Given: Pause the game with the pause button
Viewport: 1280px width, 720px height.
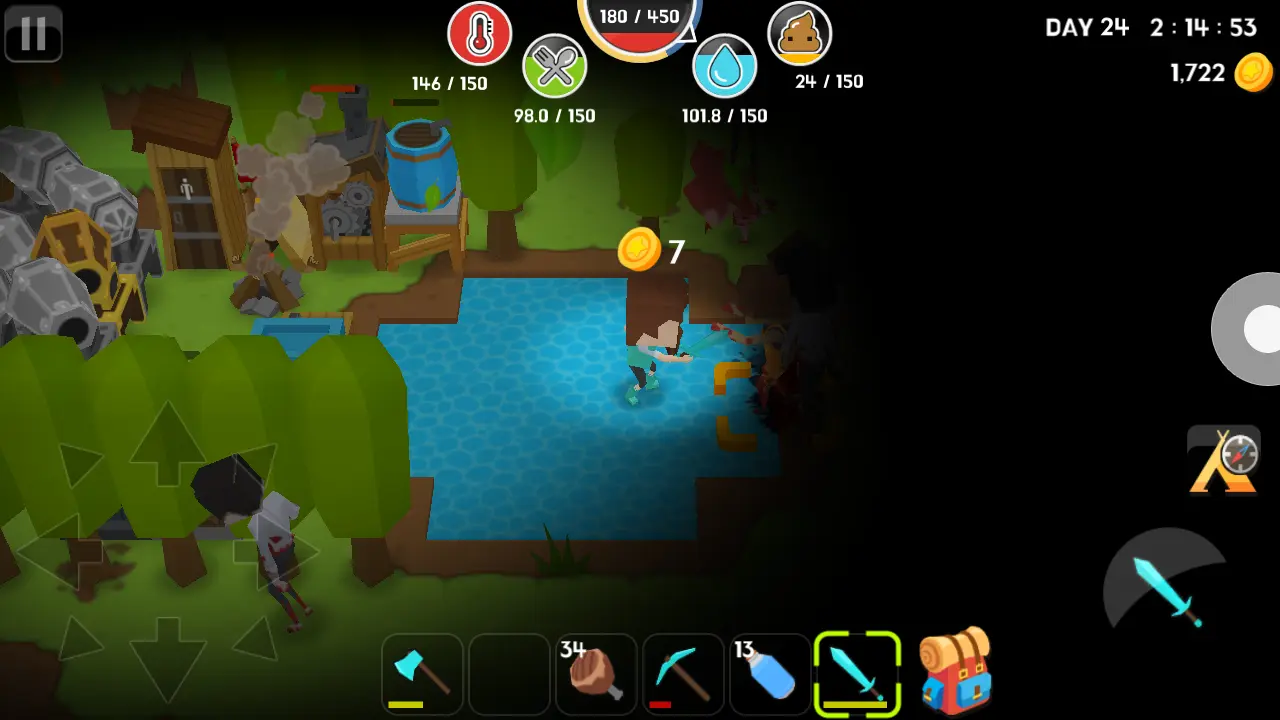Looking at the screenshot, I should pos(33,33).
